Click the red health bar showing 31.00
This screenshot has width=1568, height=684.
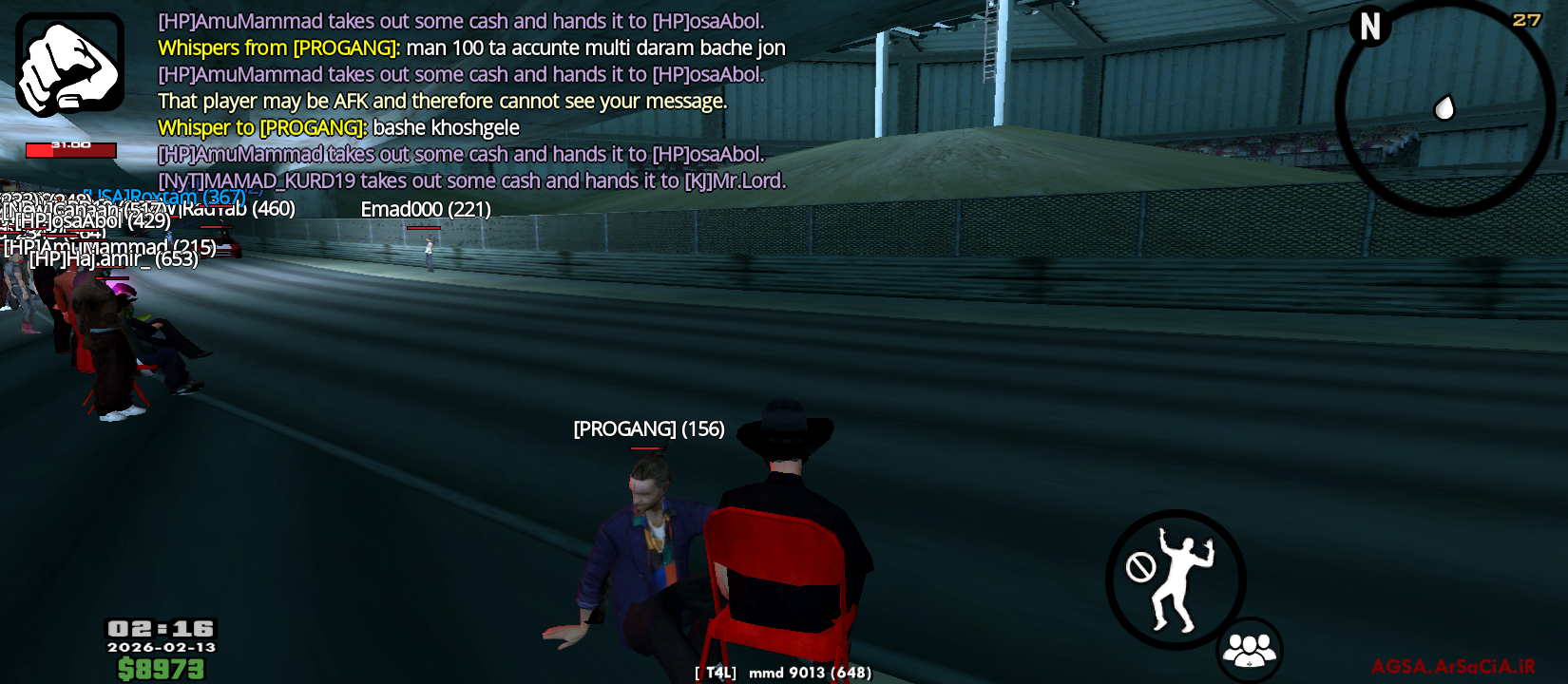coord(70,149)
